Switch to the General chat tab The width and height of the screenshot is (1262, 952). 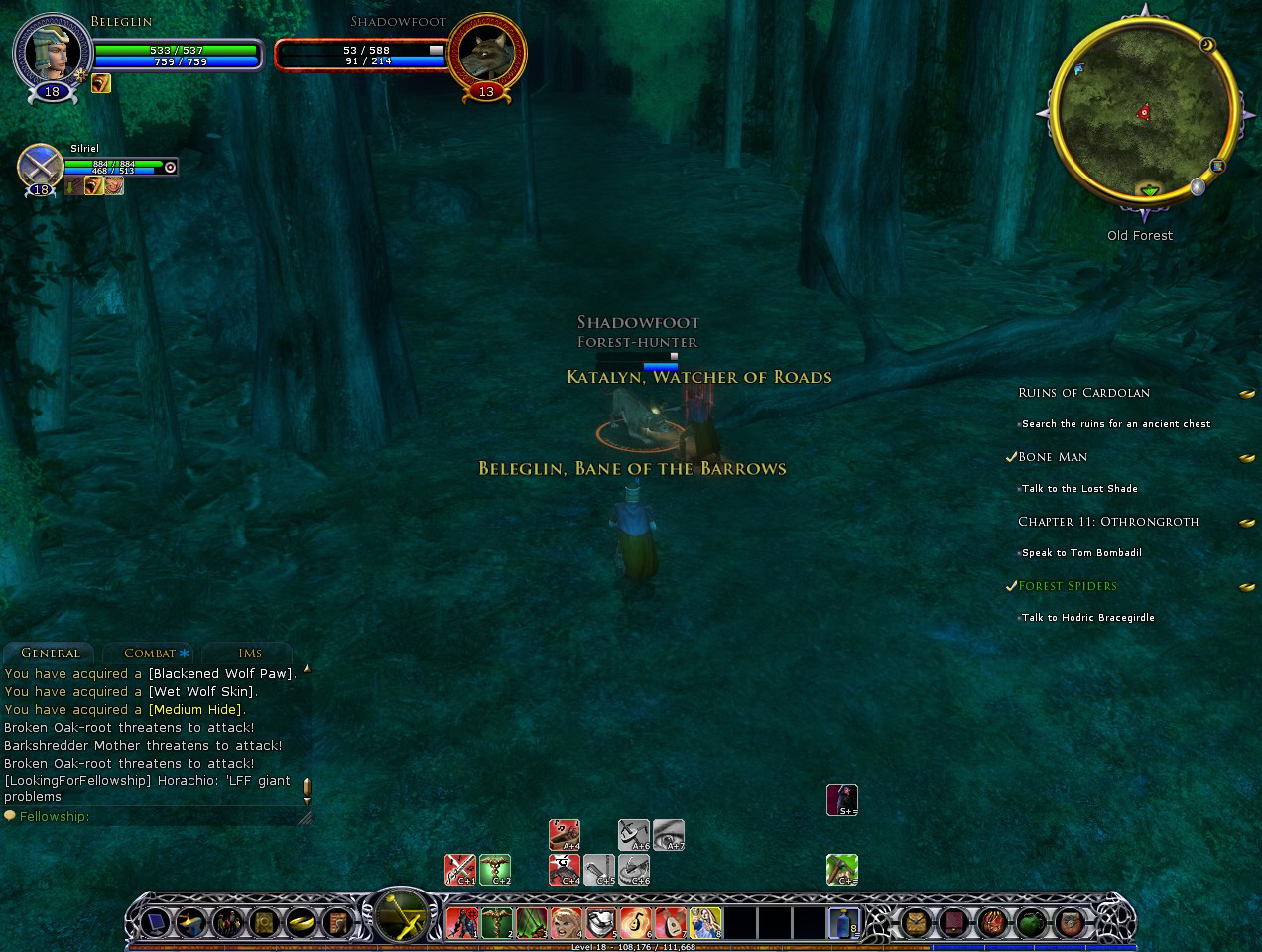51,653
